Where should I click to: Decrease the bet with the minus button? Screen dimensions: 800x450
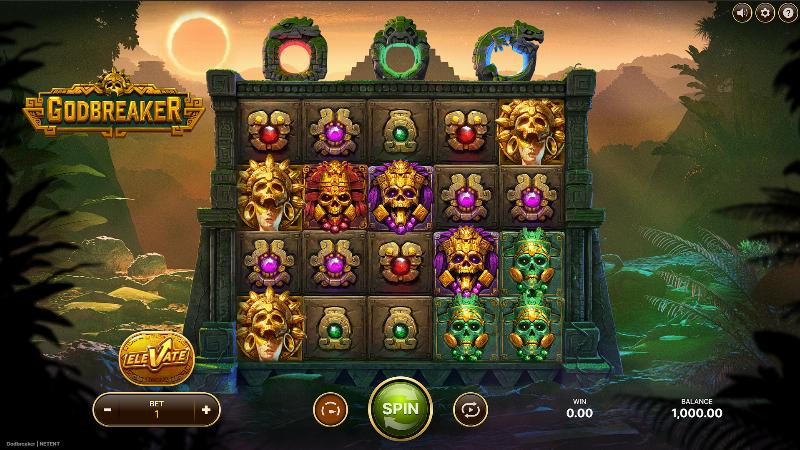coord(107,409)
